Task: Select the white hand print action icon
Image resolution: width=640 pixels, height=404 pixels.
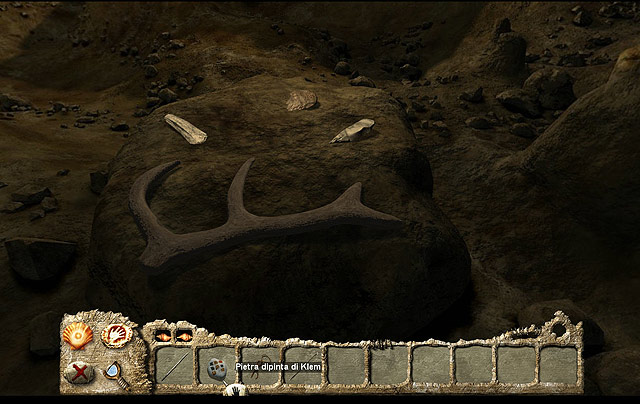Action: (x=116, y=335)
